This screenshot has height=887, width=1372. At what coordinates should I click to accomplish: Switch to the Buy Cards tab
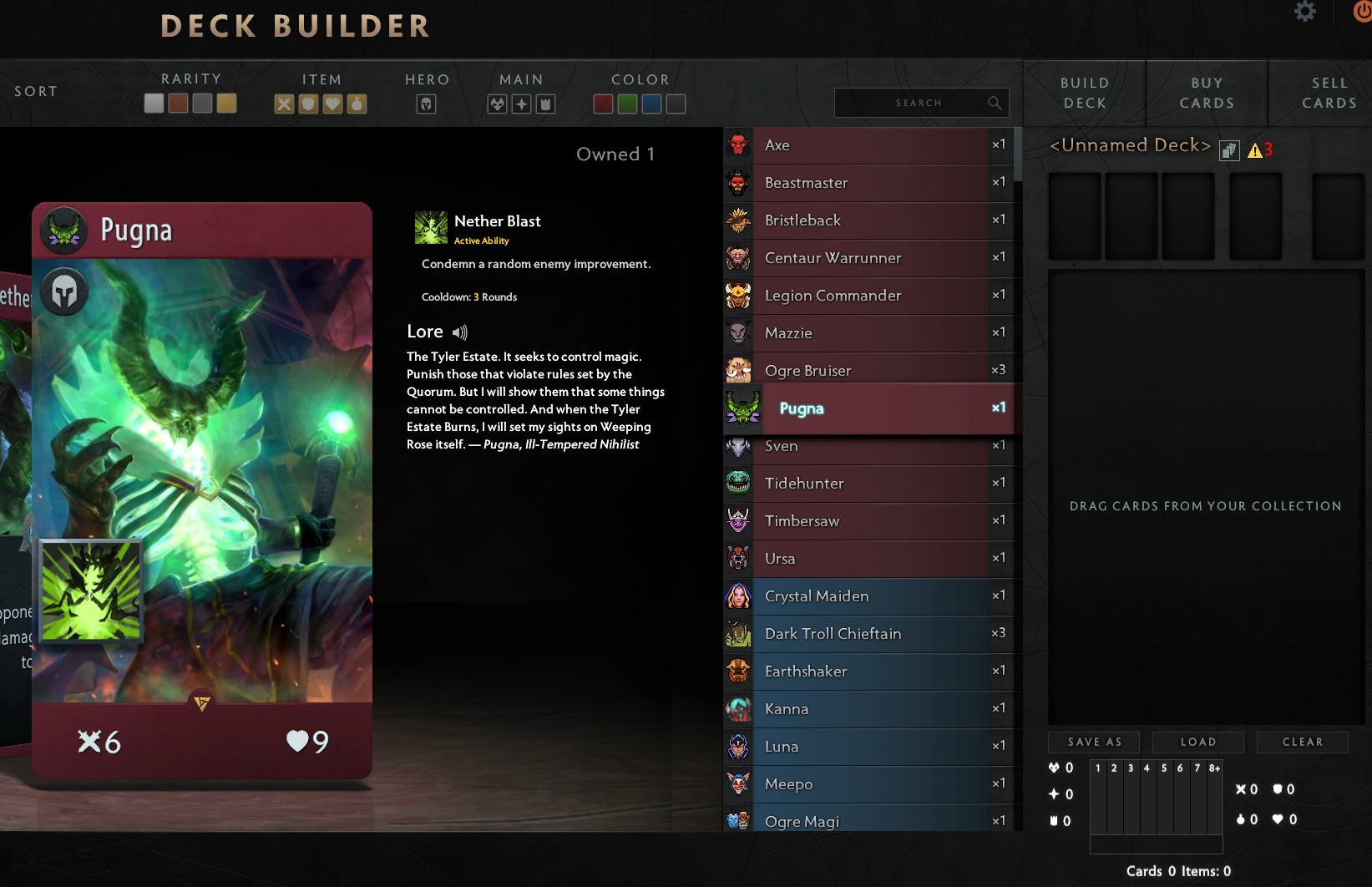click(1207, 92)
